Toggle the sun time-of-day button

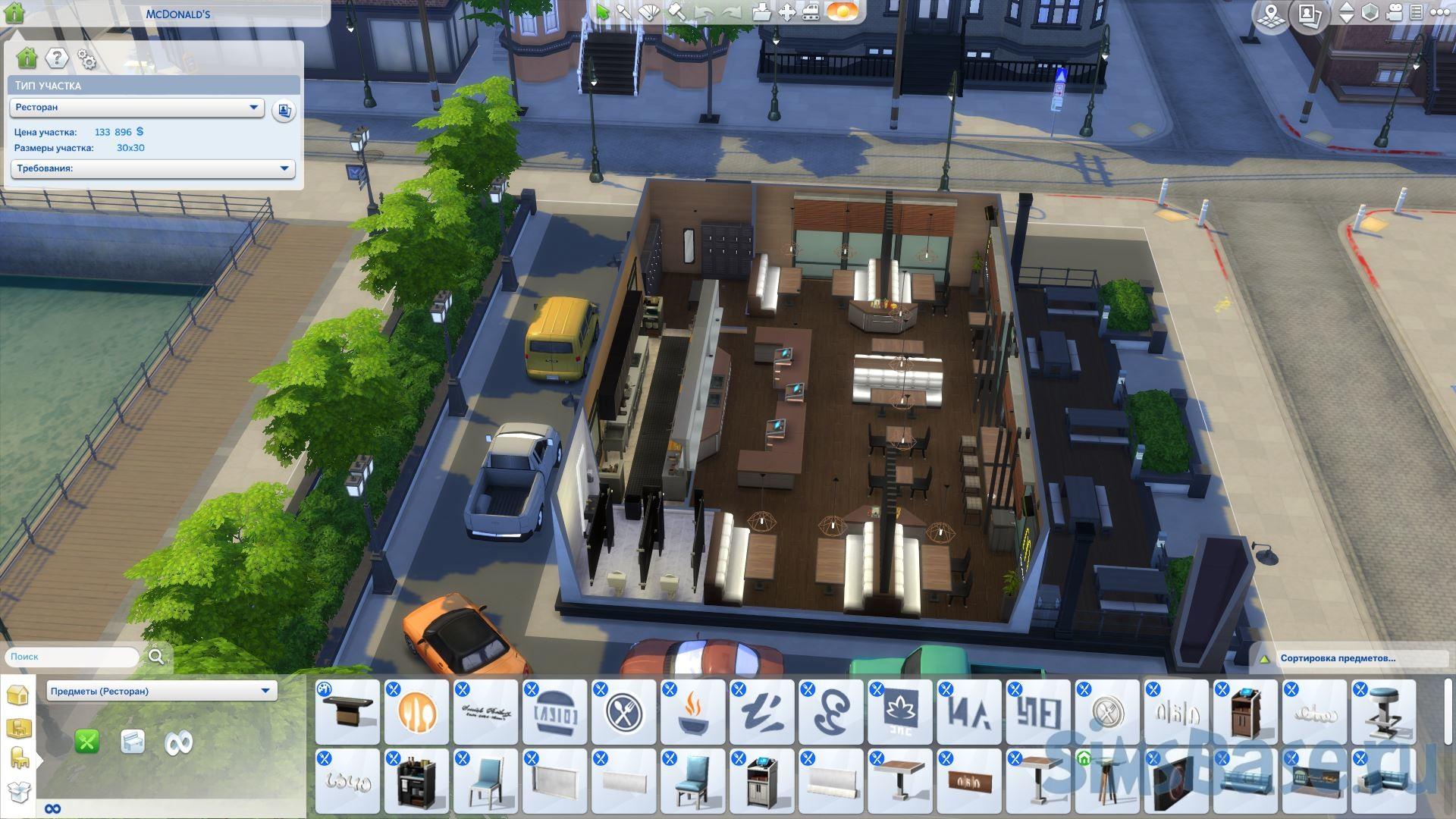[x=842, y=12]
